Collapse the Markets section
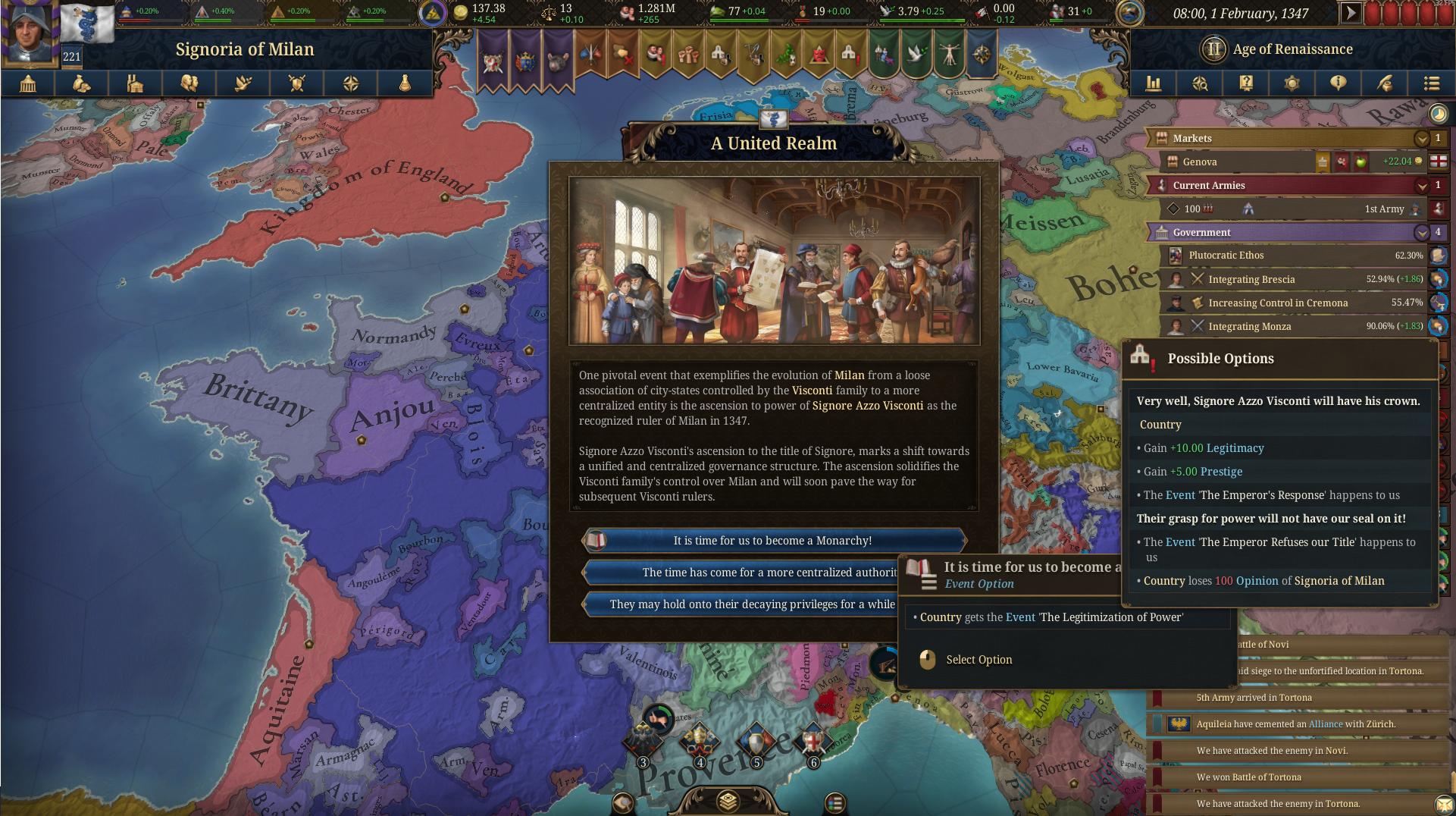The width and height of the screenshot is (1456, 816). click(x=1423, y=138)
